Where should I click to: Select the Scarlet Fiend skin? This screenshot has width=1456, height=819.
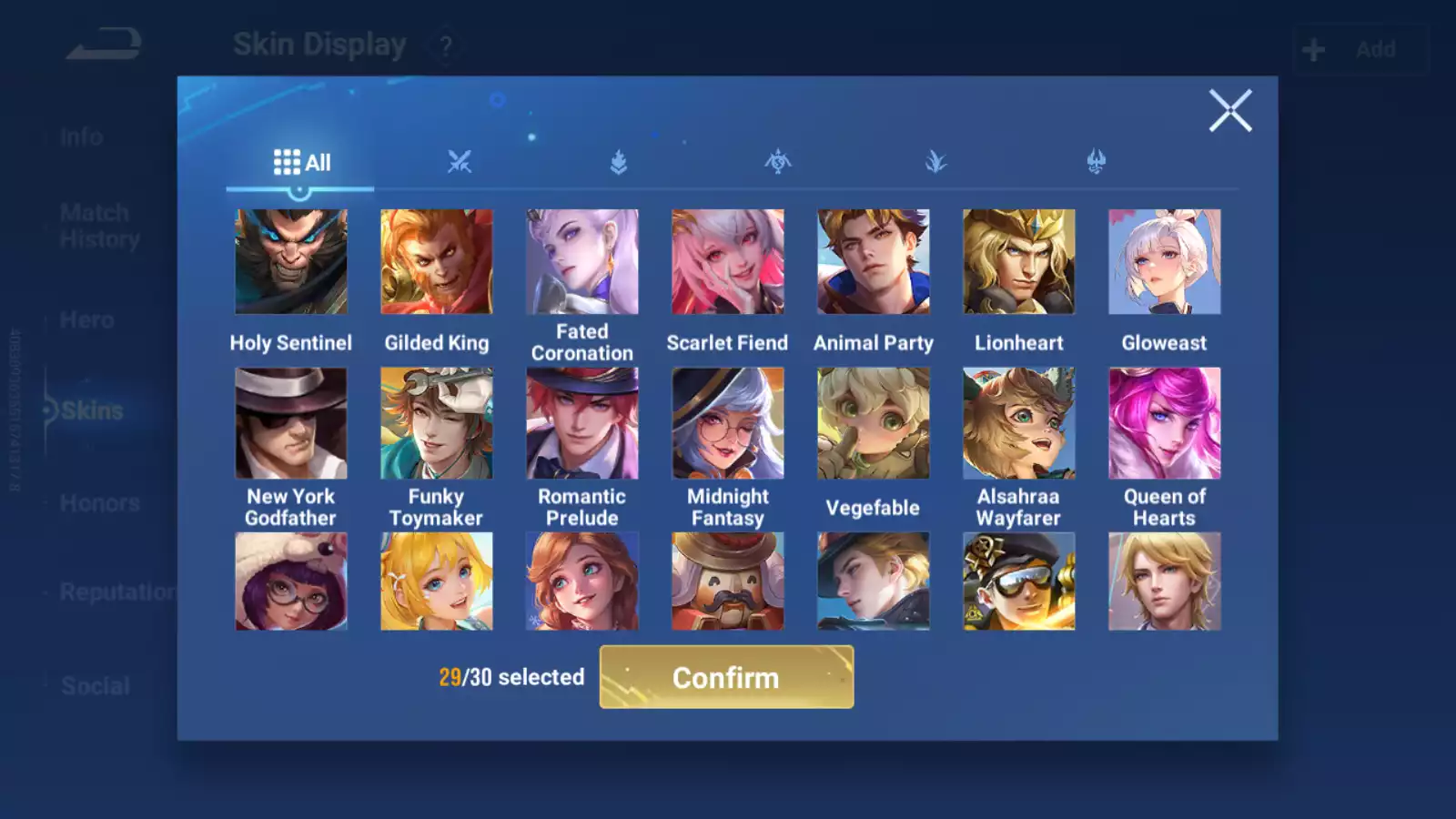tap(728, 262)
